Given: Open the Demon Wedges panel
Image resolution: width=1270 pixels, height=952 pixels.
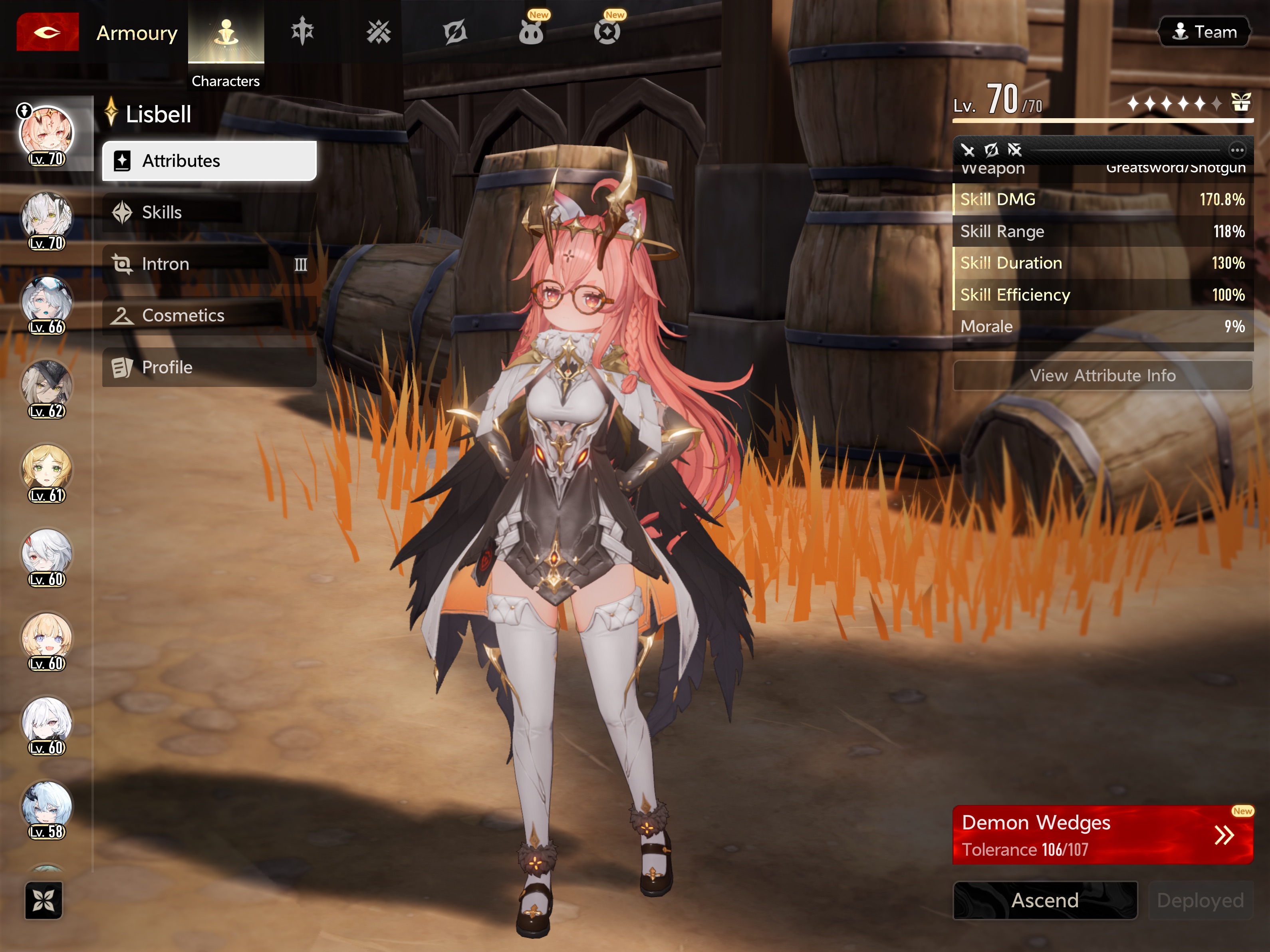Looking at the screenshot, I should pyautogui.click(x=1102, y=835).
